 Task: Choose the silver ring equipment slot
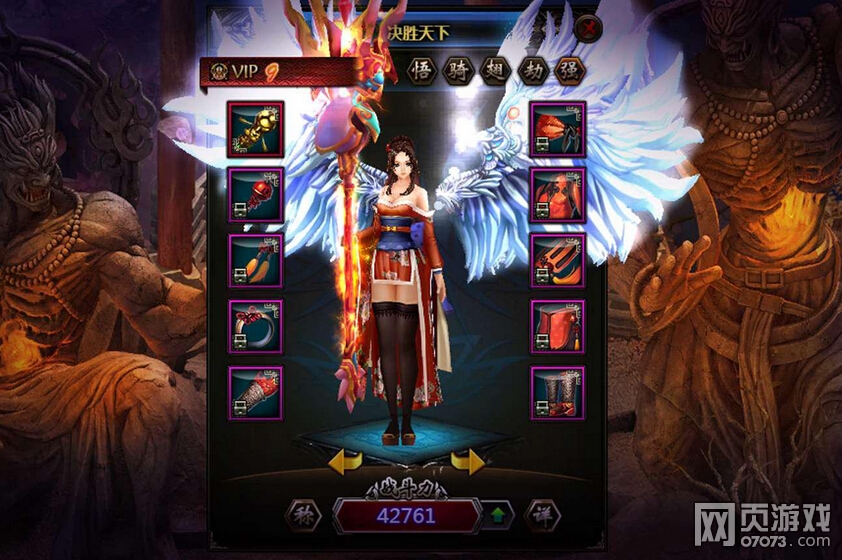255,326
